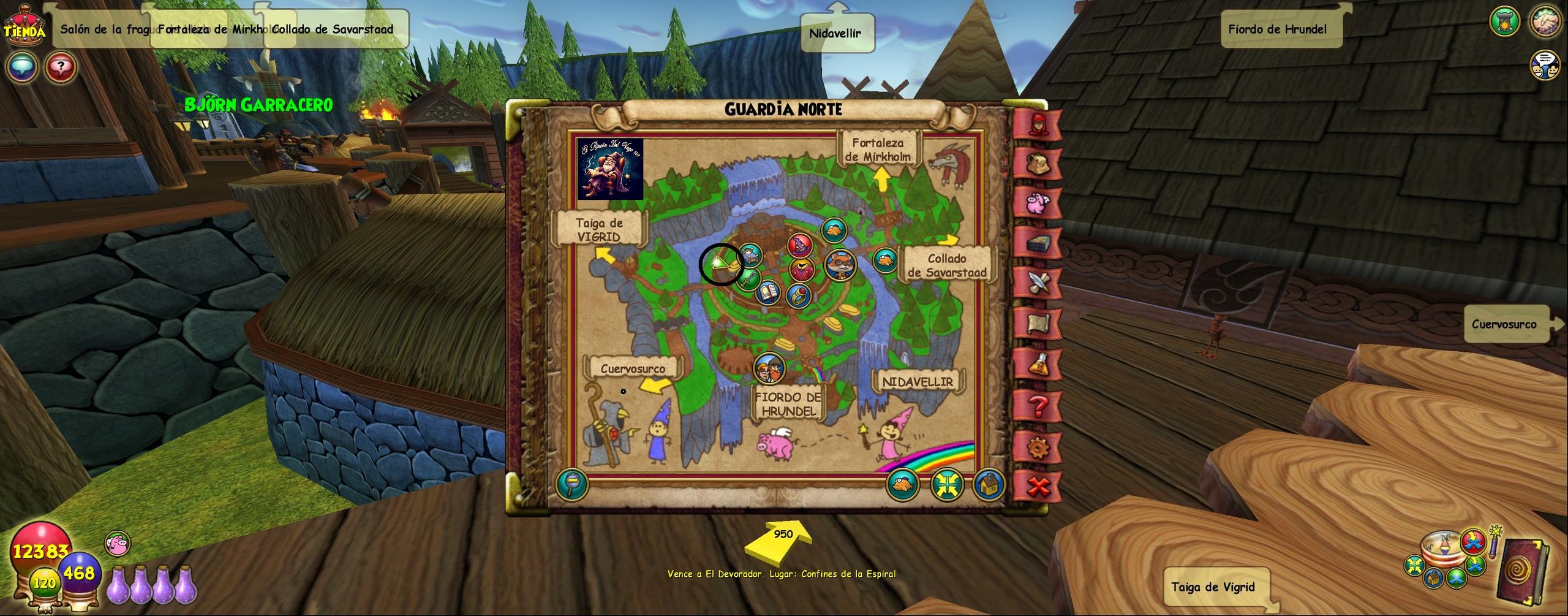
Task: Click the house button at map bottom
Action: point(987,485)
